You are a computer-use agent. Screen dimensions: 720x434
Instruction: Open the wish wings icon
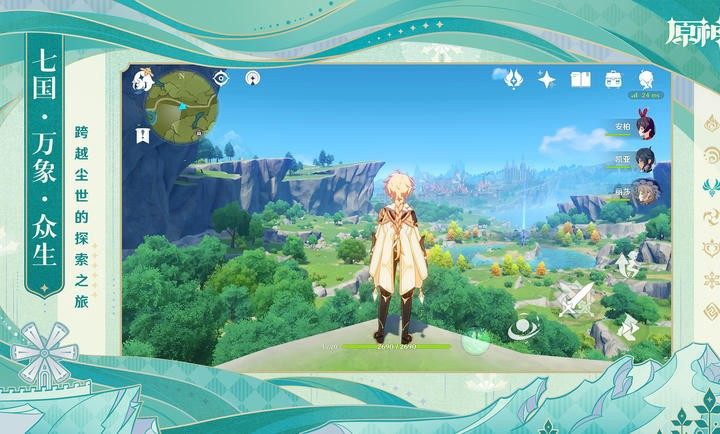(x=514, y=78)
